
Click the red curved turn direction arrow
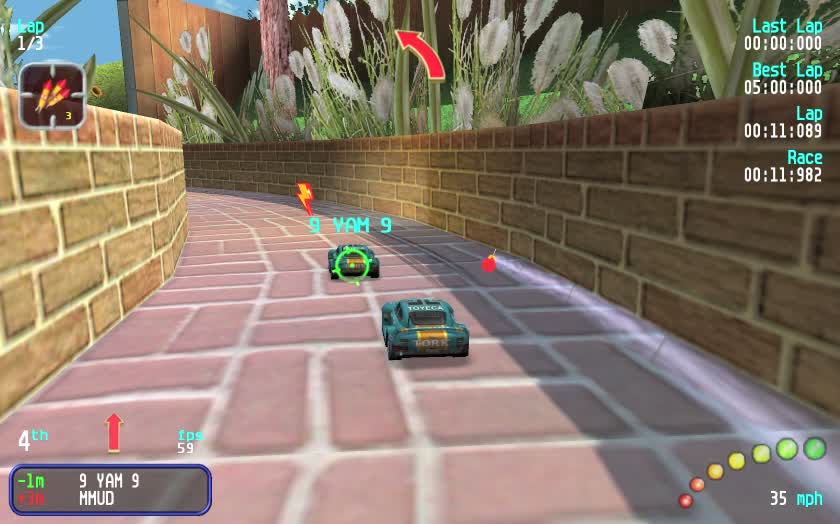(x=421, y=53)
